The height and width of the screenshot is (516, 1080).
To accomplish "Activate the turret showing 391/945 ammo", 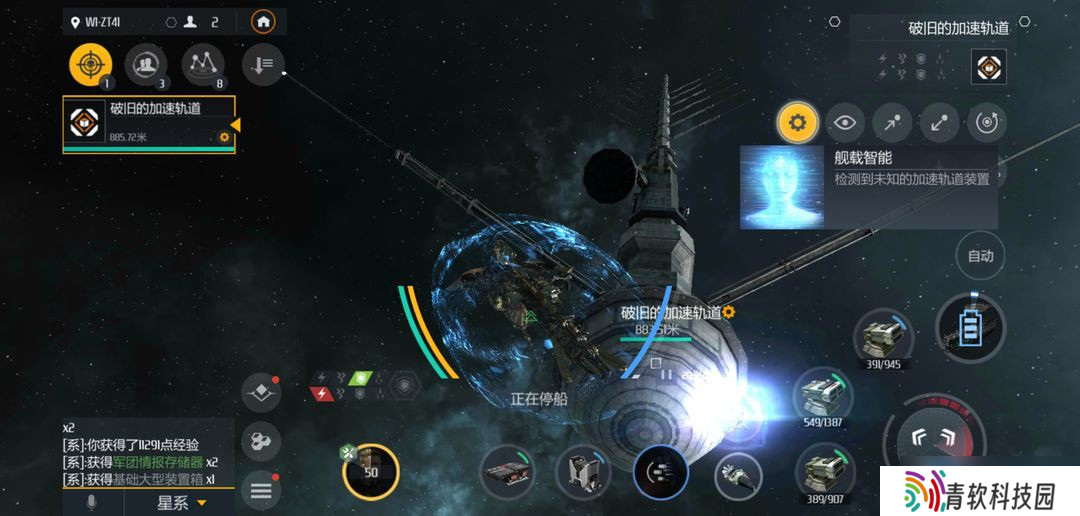I will coord(882,336).
